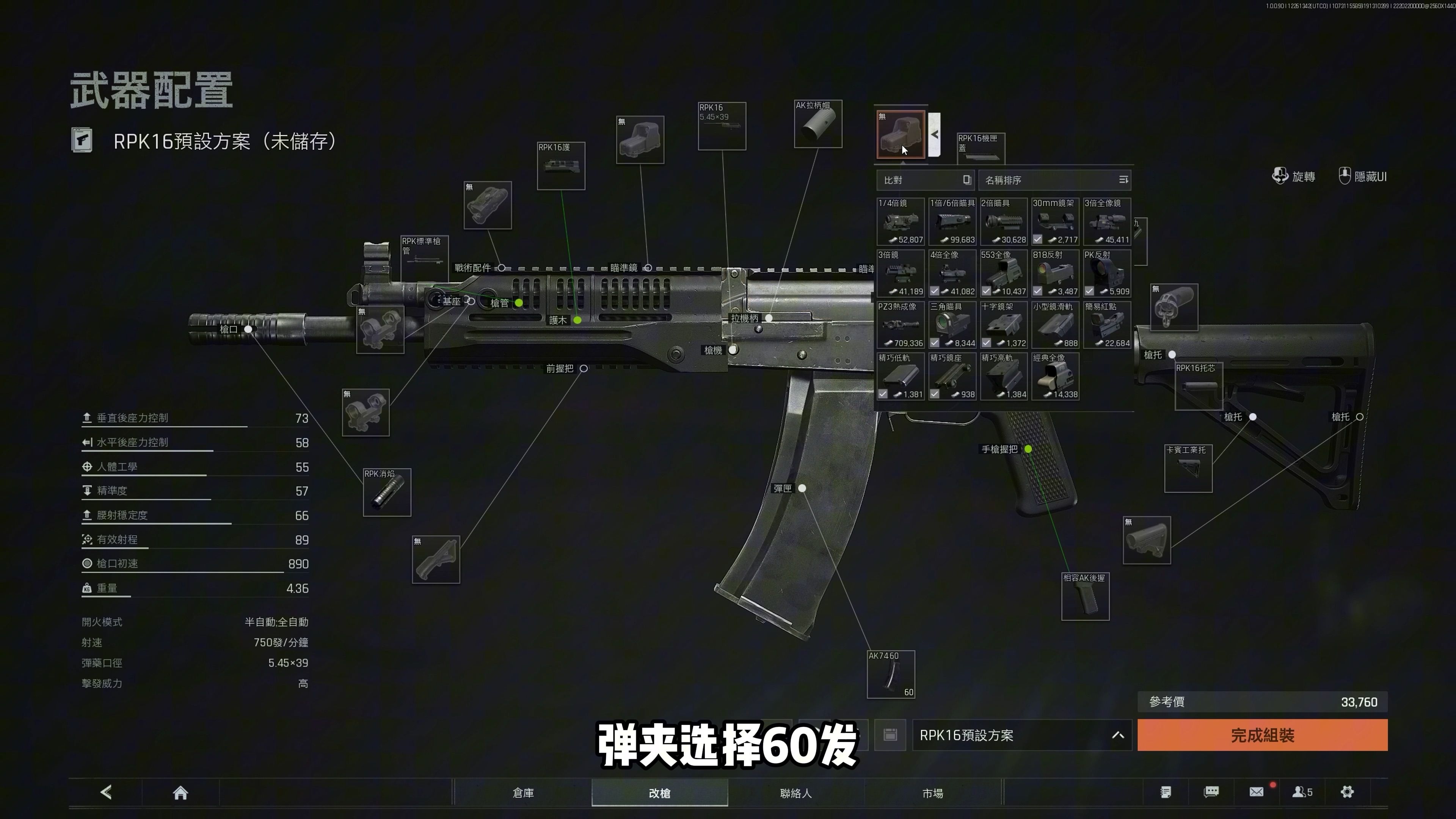This screenshot has width=1456, height=819.
Task: Open the mail icon with red notification dot
Action: 1257,792
